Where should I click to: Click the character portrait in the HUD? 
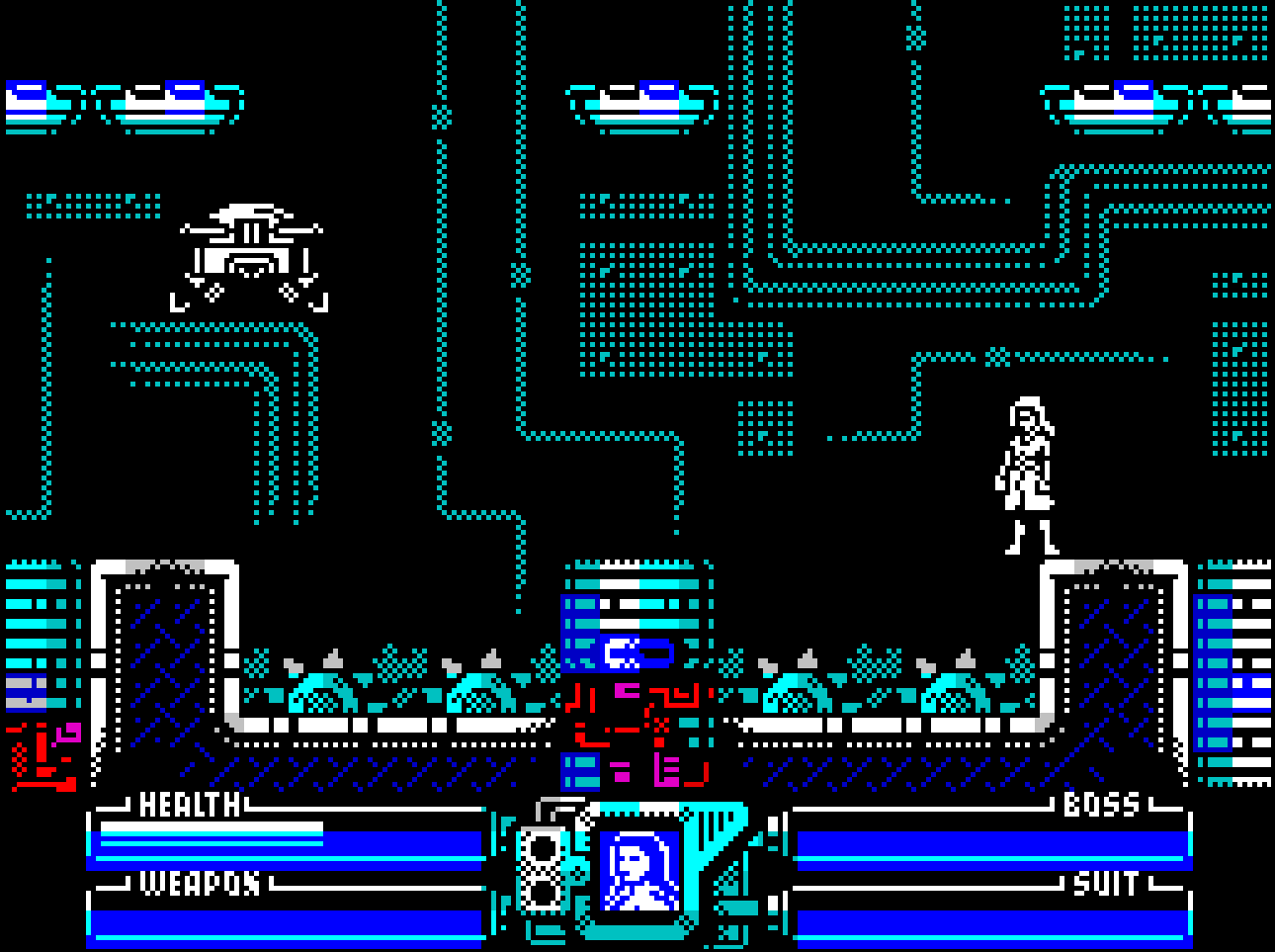639,871
